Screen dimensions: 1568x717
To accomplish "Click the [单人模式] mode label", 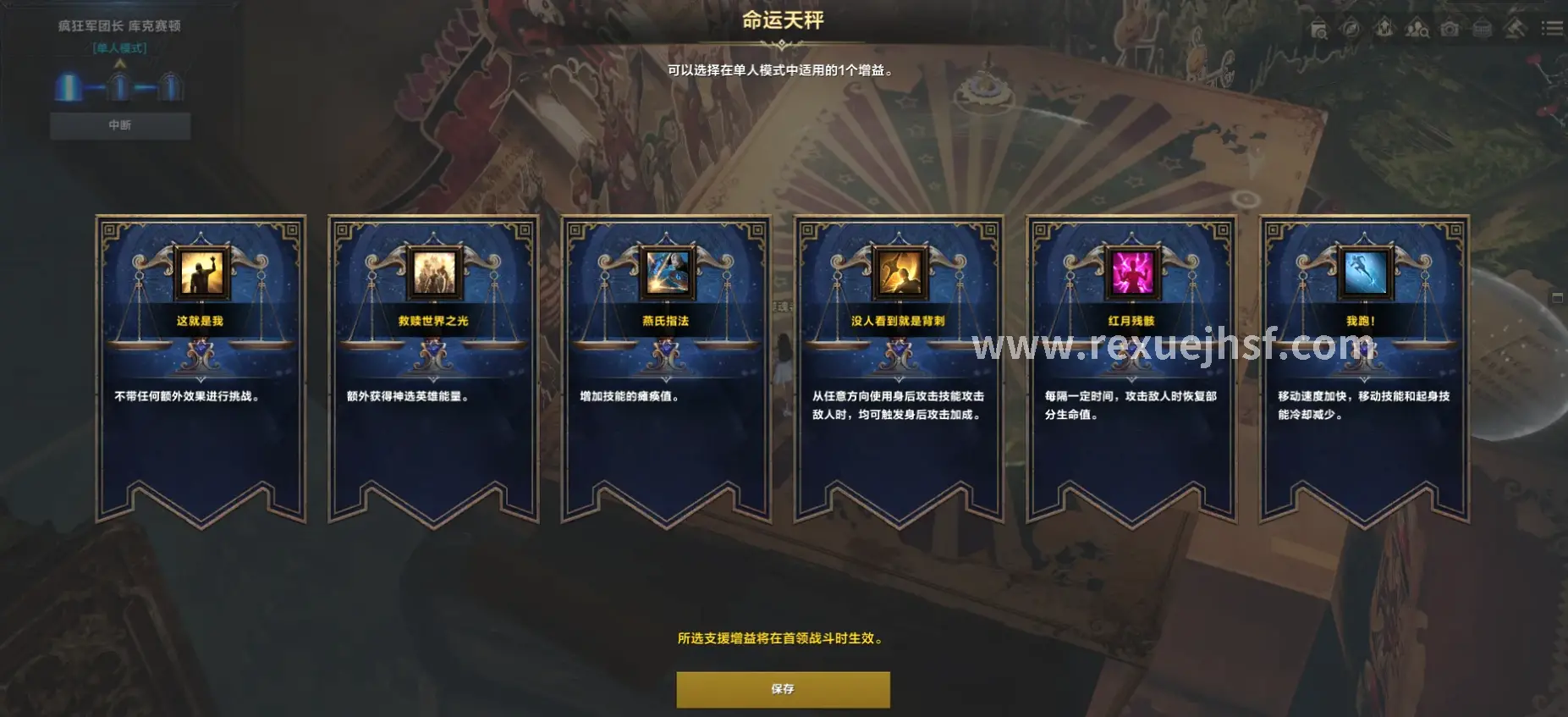I will point(119,49).
